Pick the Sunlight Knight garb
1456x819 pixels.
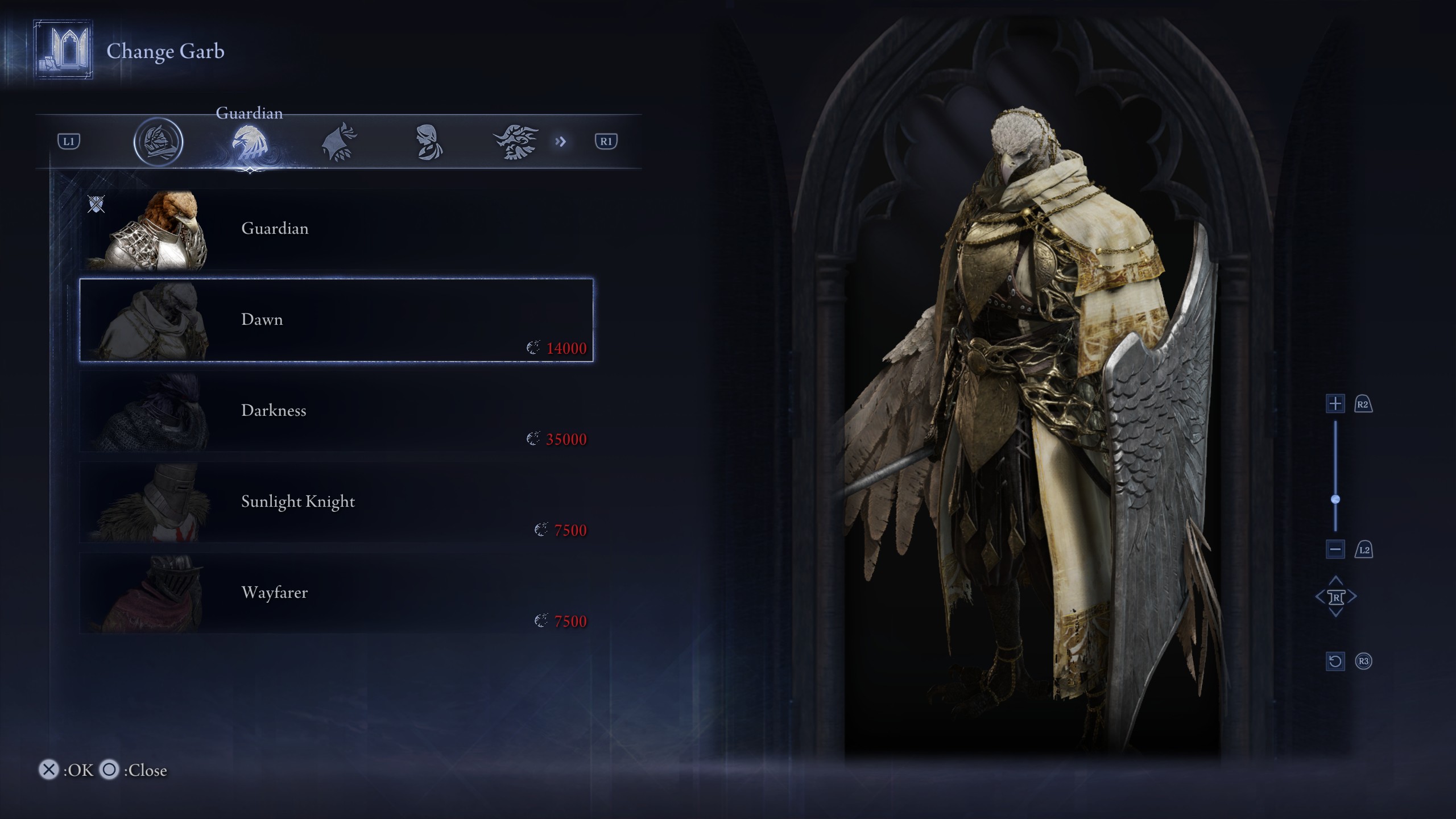336,502
